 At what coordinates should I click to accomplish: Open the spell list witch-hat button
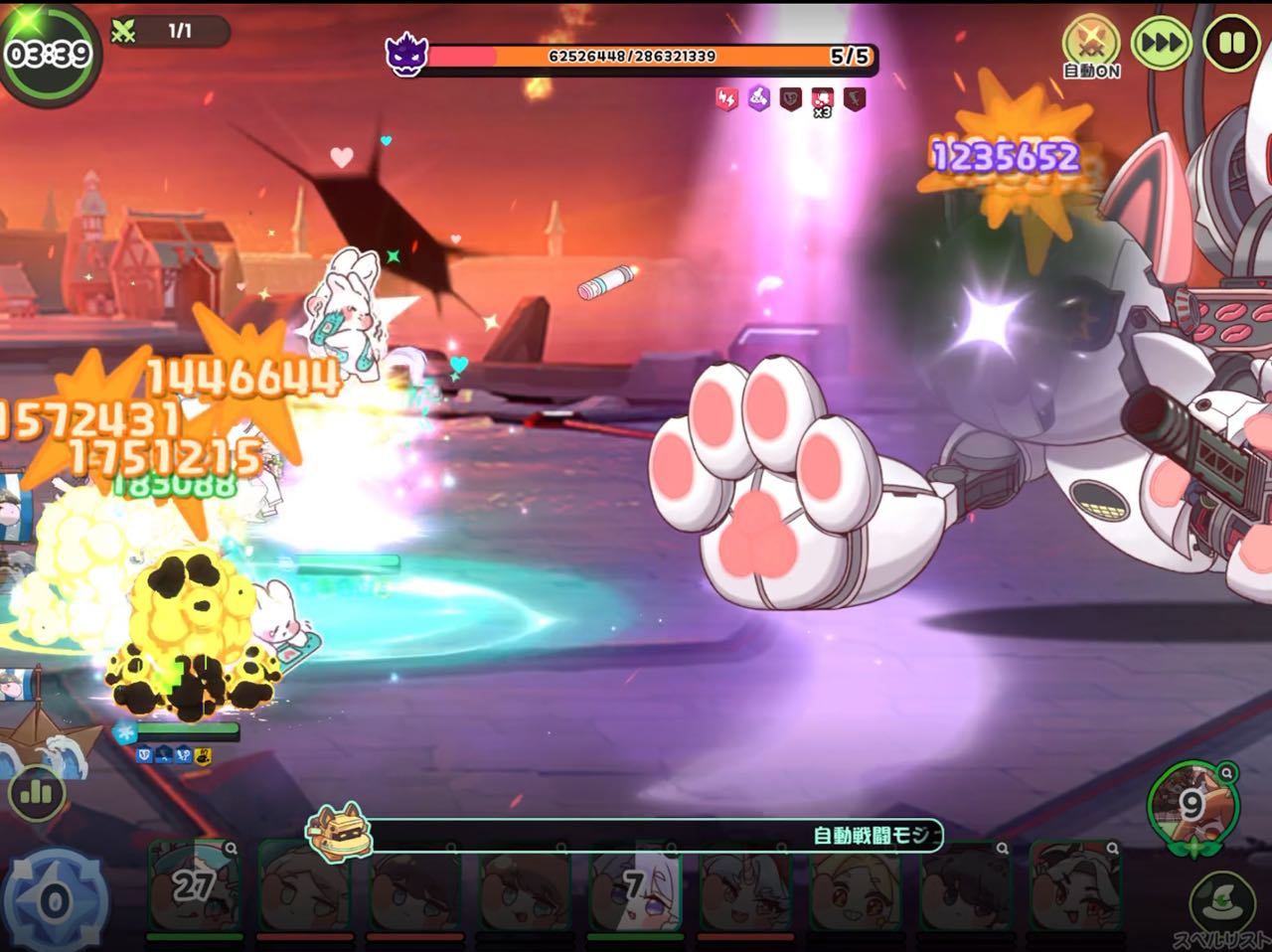point(1218,900)
